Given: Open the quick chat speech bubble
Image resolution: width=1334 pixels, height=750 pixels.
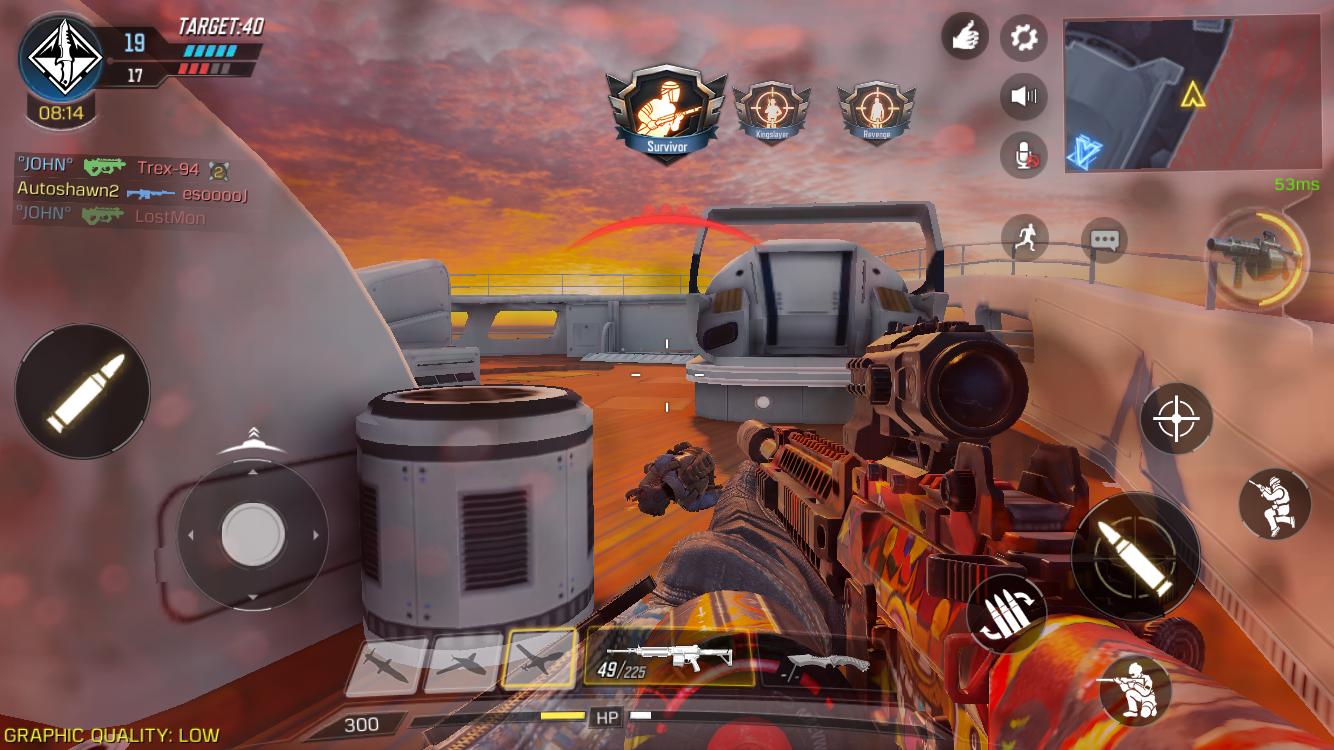Looking at the screenshot, I should (1104, 240).
